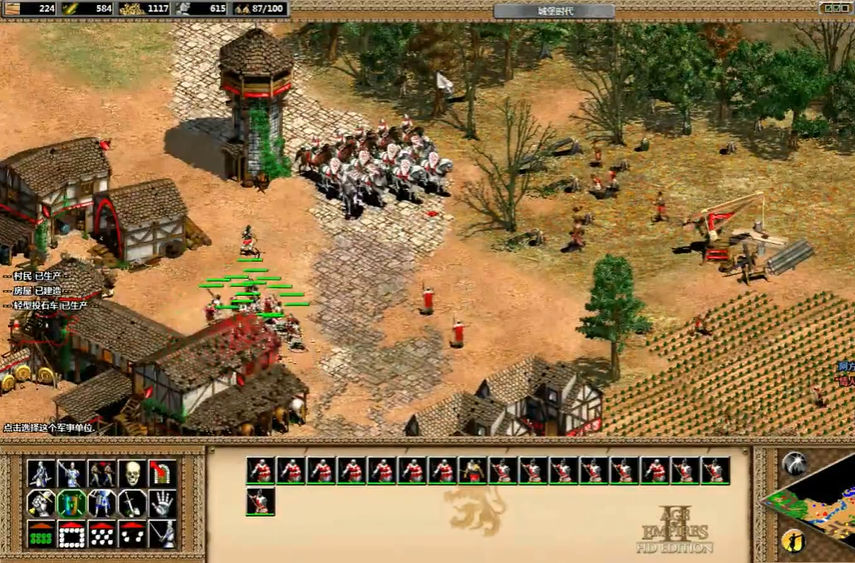Pick the staggered dots formation icon
This screenshot has width=855, height=563.
coord(101,535)
